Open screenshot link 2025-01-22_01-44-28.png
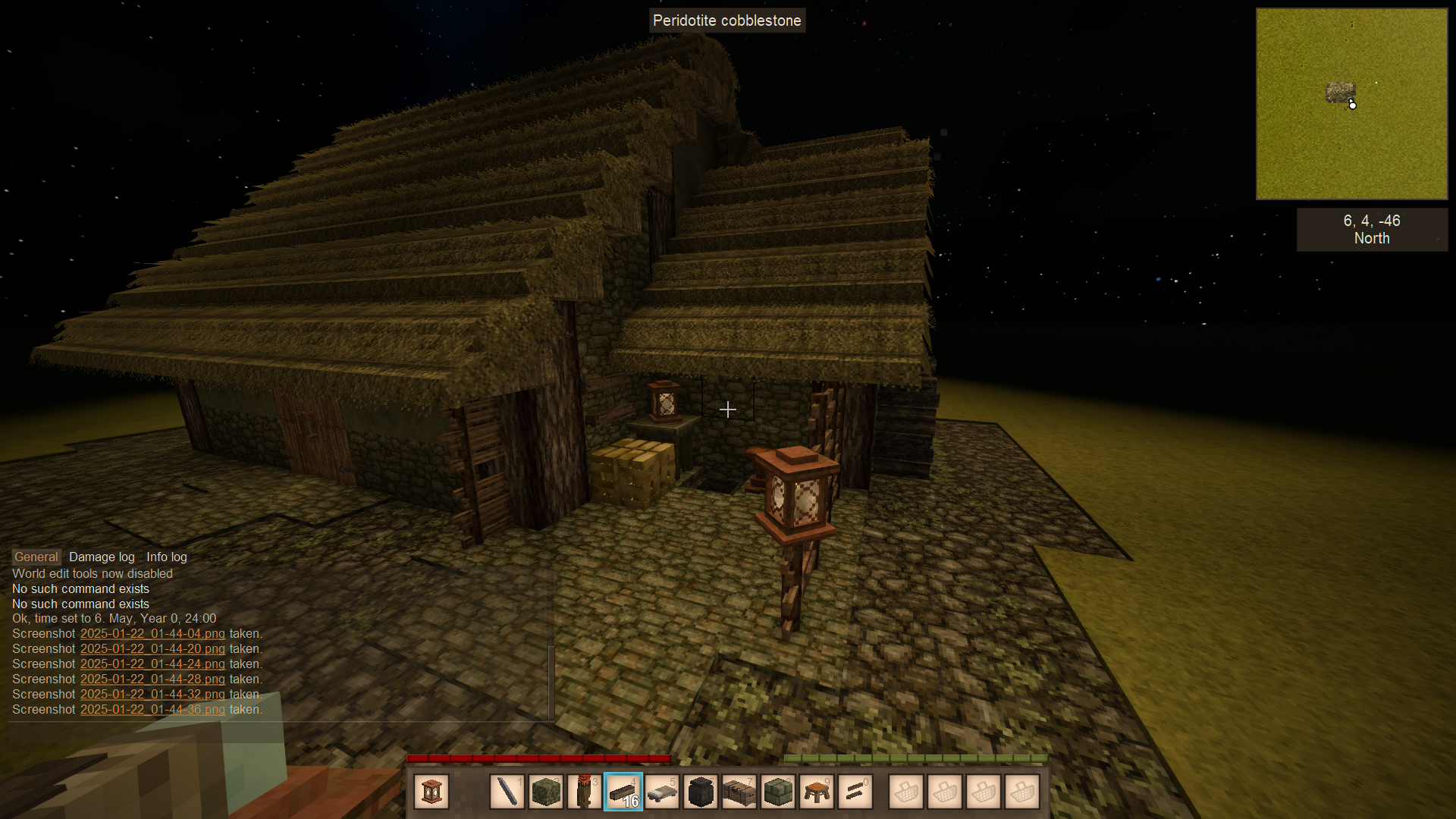The height and width of the screenshot is (819, 1456). click(152, 679)
